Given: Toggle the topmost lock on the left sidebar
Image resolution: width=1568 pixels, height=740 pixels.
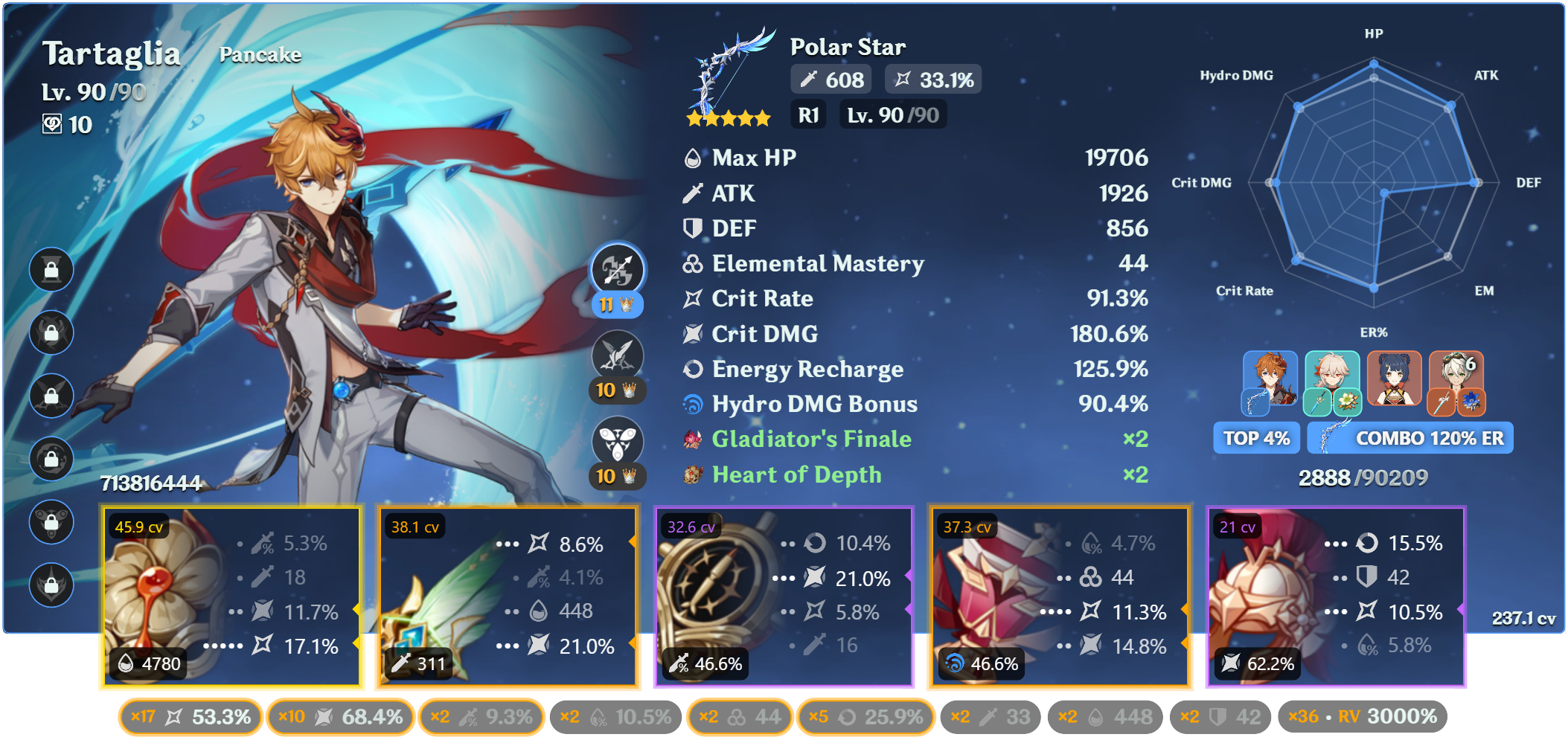Looking at the screenshot, I should pos(51,269).
